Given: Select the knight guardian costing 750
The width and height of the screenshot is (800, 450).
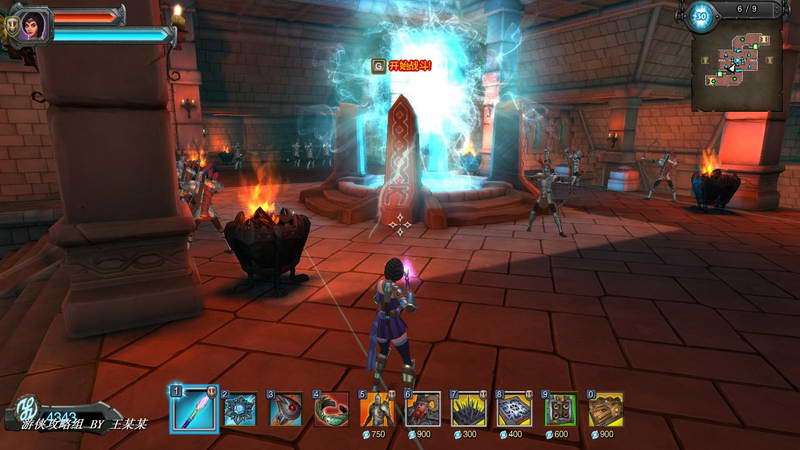Looking at the screenshot, I should pyautogui.click(x=377, y=409).
